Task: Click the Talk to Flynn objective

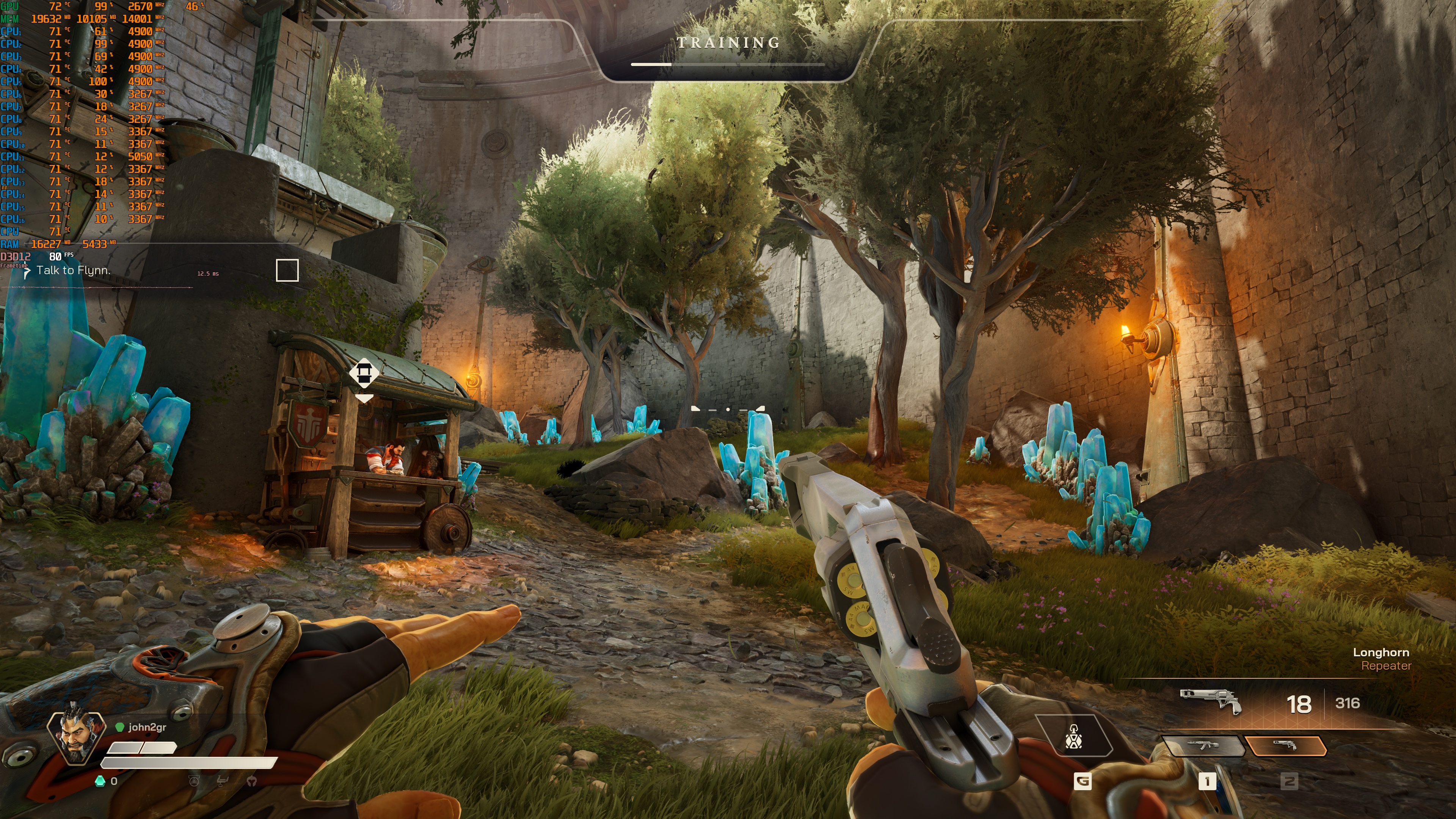Action: pyautogui.click(x=73, y=271)
